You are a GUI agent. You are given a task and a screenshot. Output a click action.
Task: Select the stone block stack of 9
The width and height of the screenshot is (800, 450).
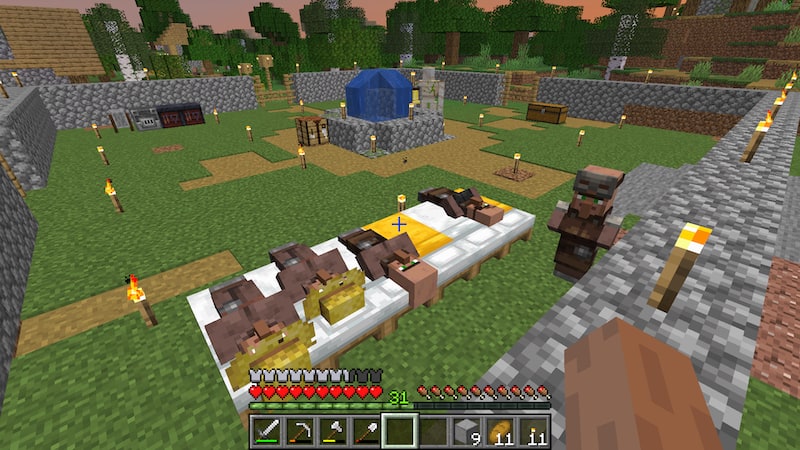tap(466, 431)
